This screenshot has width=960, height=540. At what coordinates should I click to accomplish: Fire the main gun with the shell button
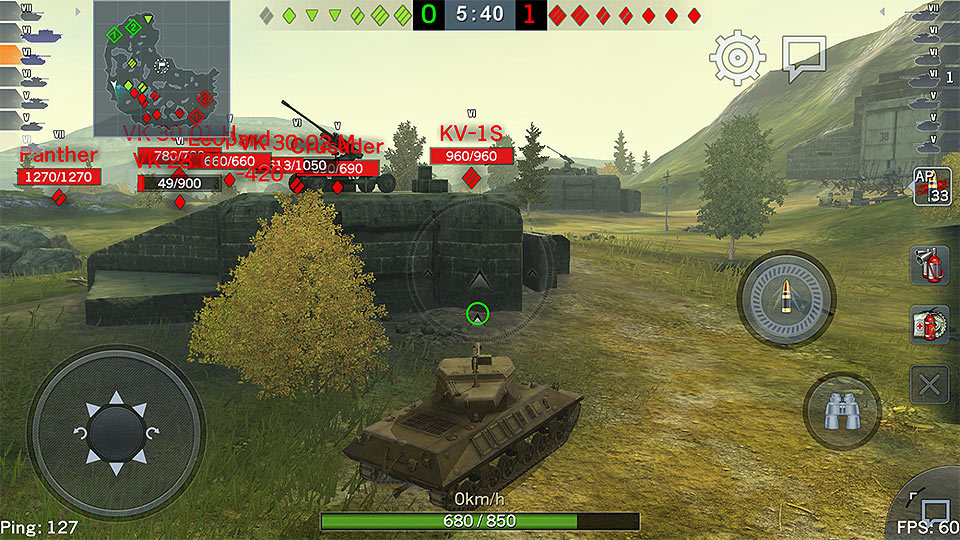pos(786,297)
